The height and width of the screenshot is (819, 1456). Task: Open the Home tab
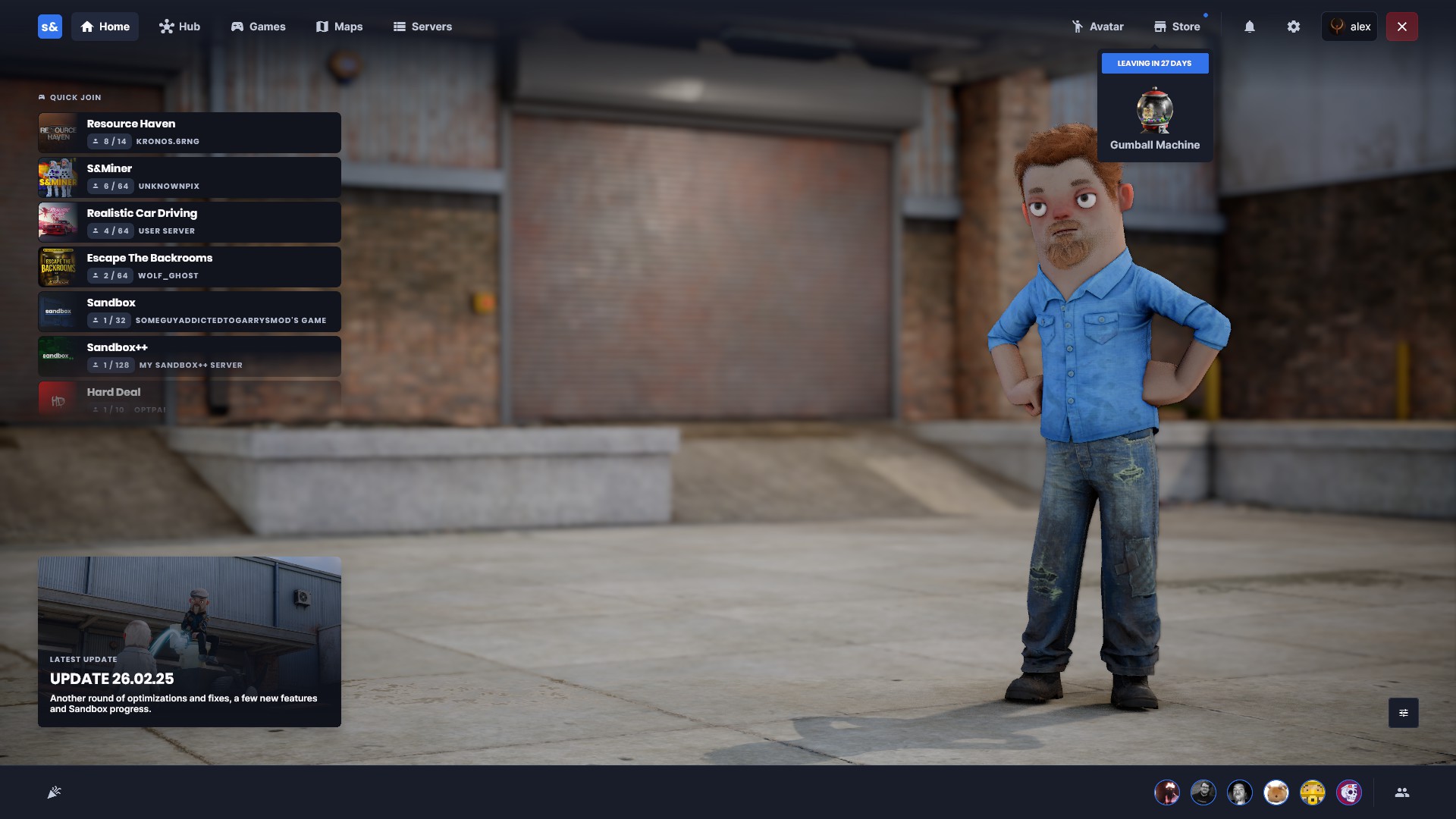tap(105, 27)
